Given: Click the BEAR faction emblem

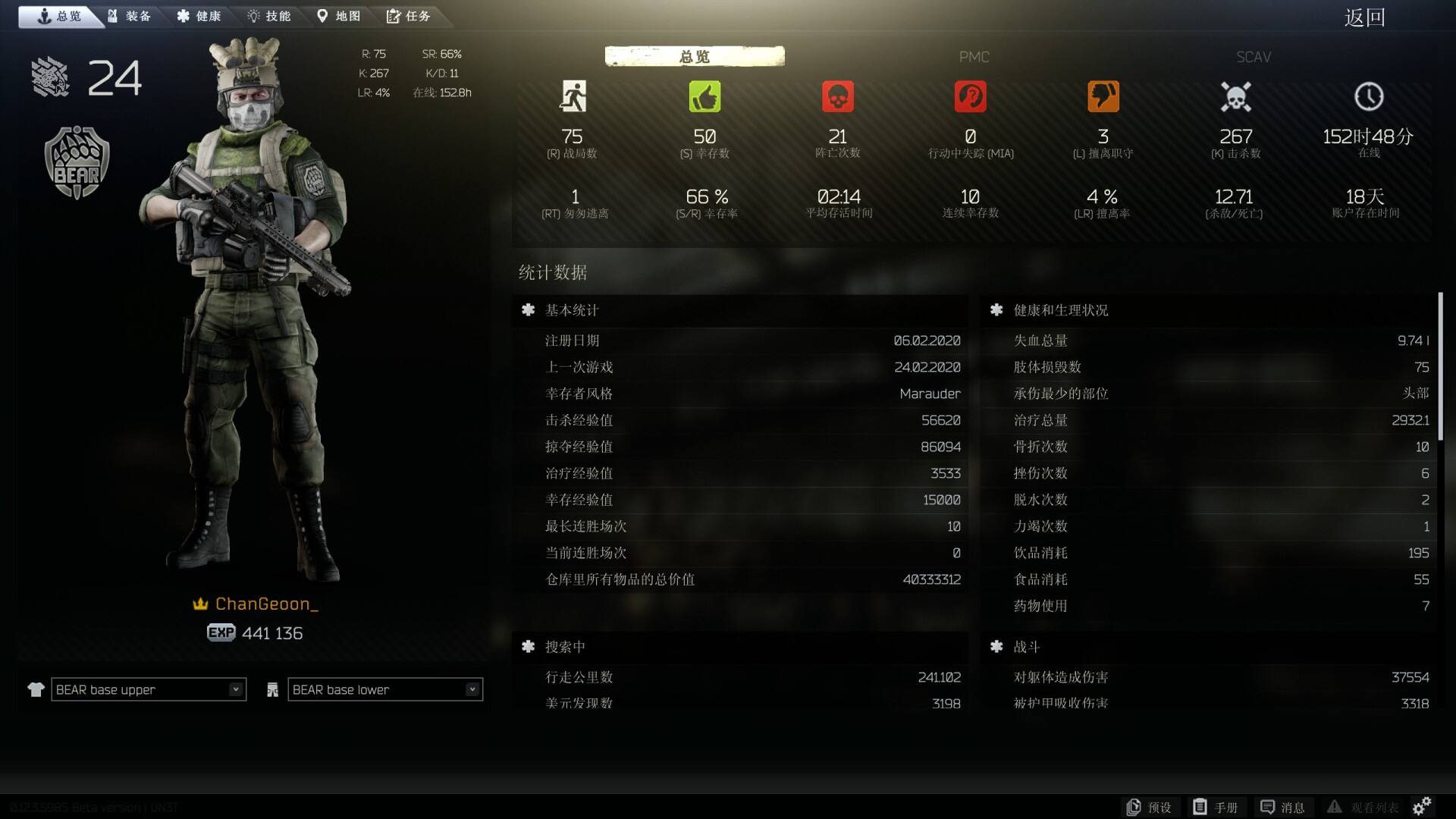Looking at the screenshot, I should (x=75, y=157).
